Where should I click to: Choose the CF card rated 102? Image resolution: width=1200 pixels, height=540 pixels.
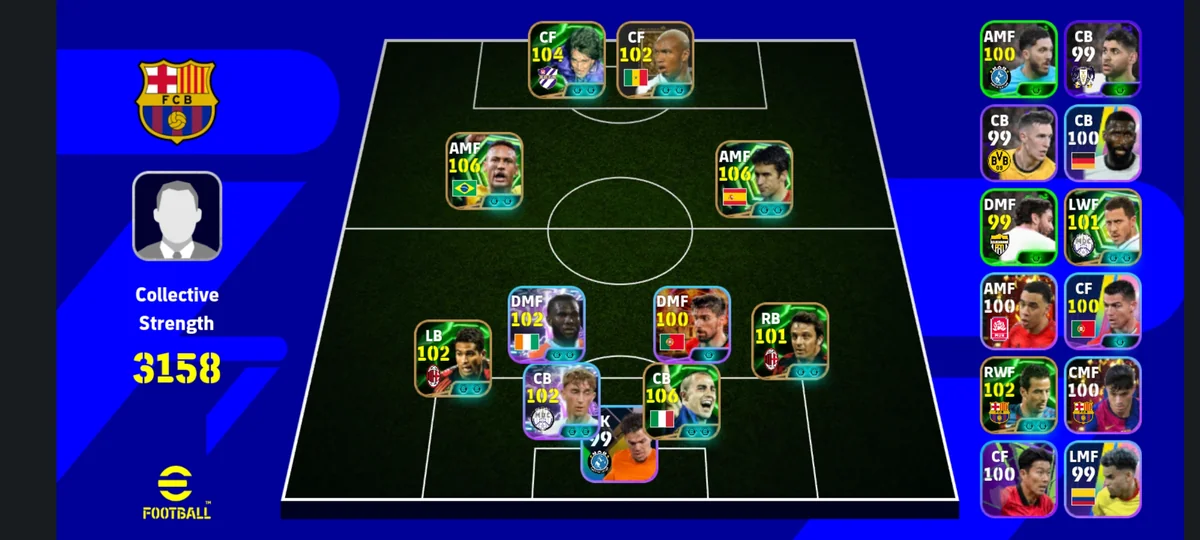click(655, 60)
